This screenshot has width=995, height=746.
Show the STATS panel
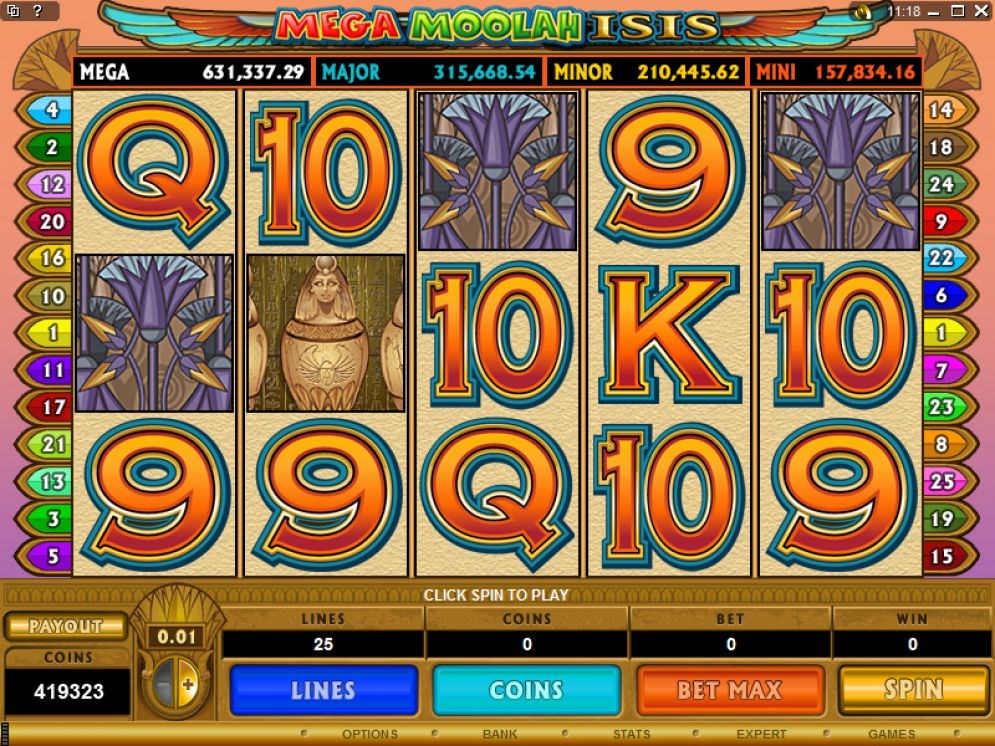click(632, 734)
